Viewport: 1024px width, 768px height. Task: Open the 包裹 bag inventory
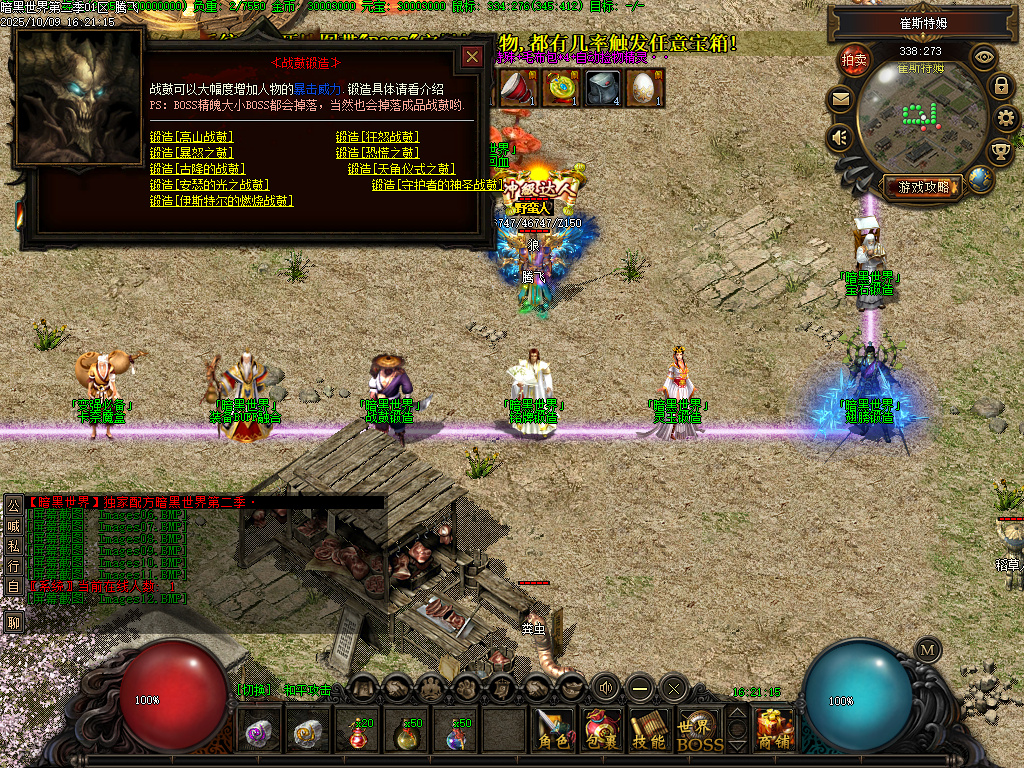[602, 732]
